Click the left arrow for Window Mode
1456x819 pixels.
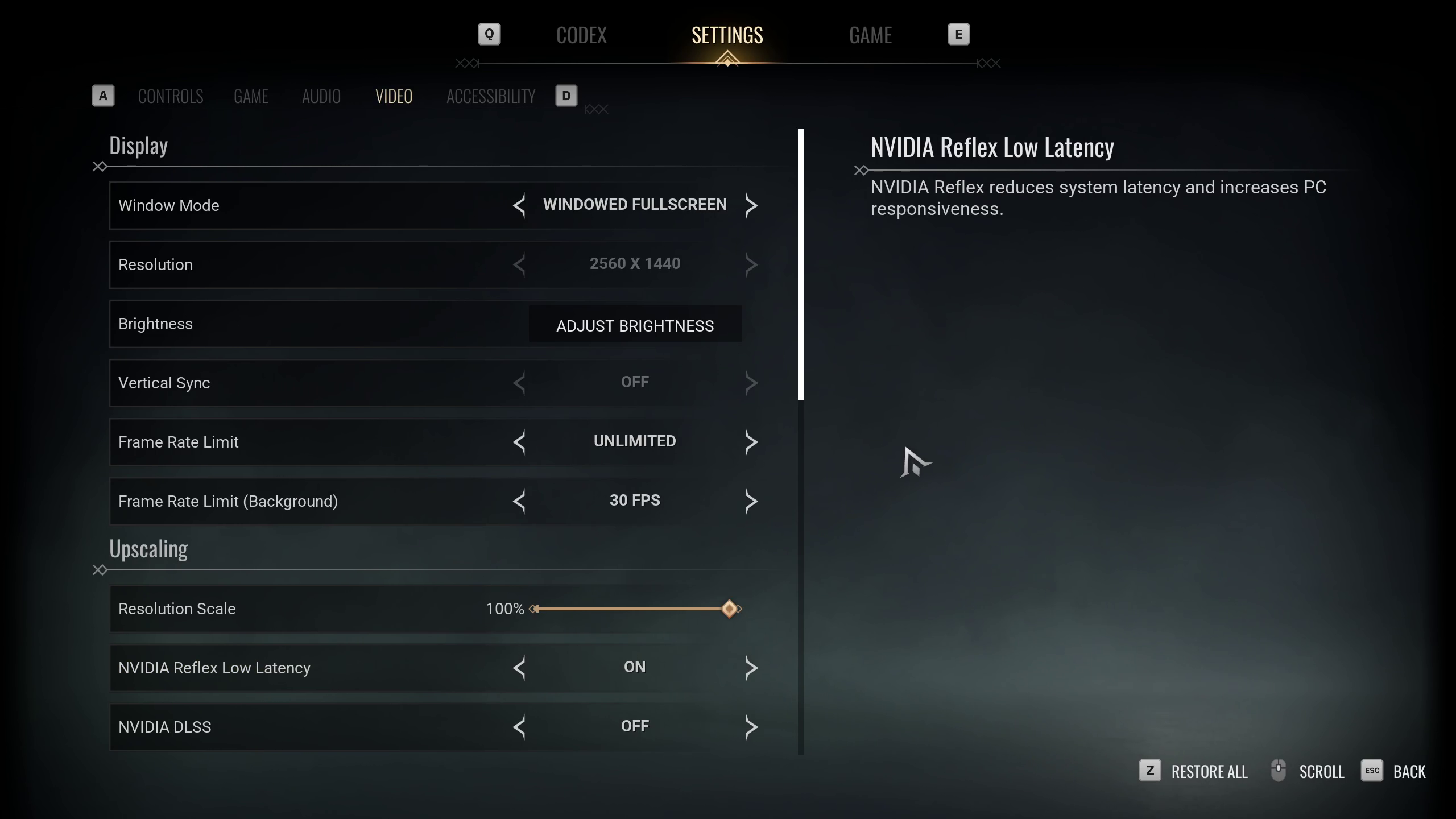click(519, 205)
